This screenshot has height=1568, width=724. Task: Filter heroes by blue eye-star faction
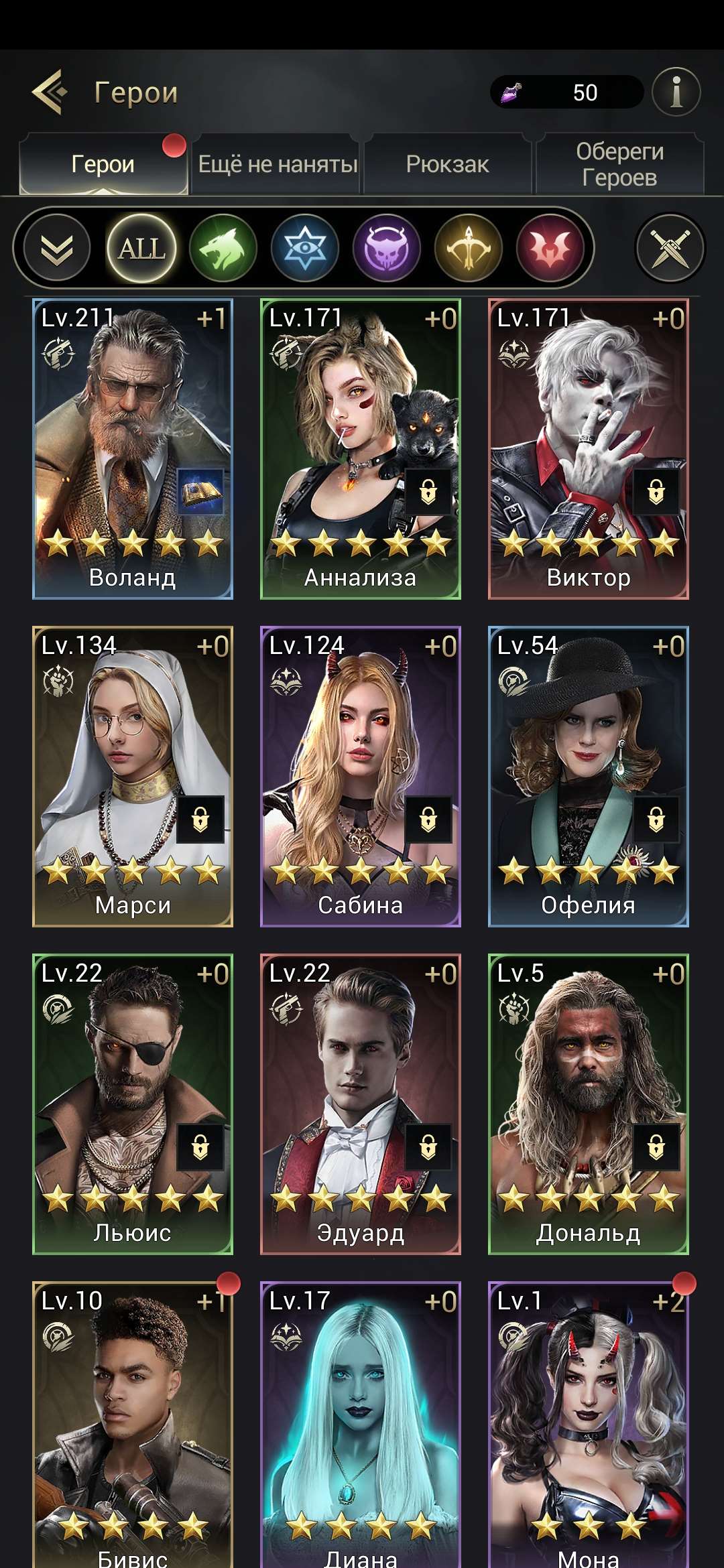(305, 249)
